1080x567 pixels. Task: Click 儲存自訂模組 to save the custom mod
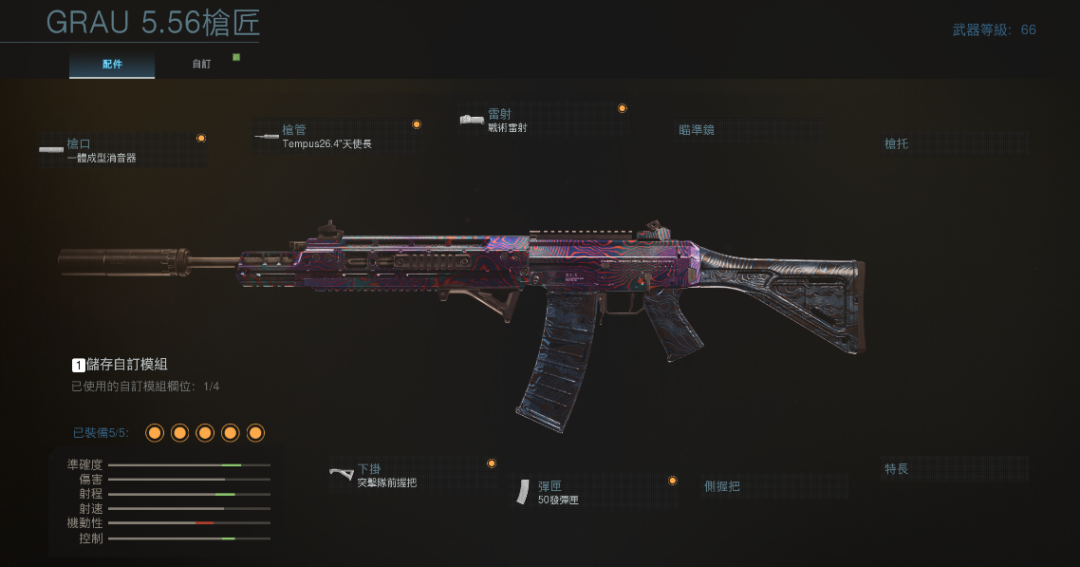pos(125,365)
